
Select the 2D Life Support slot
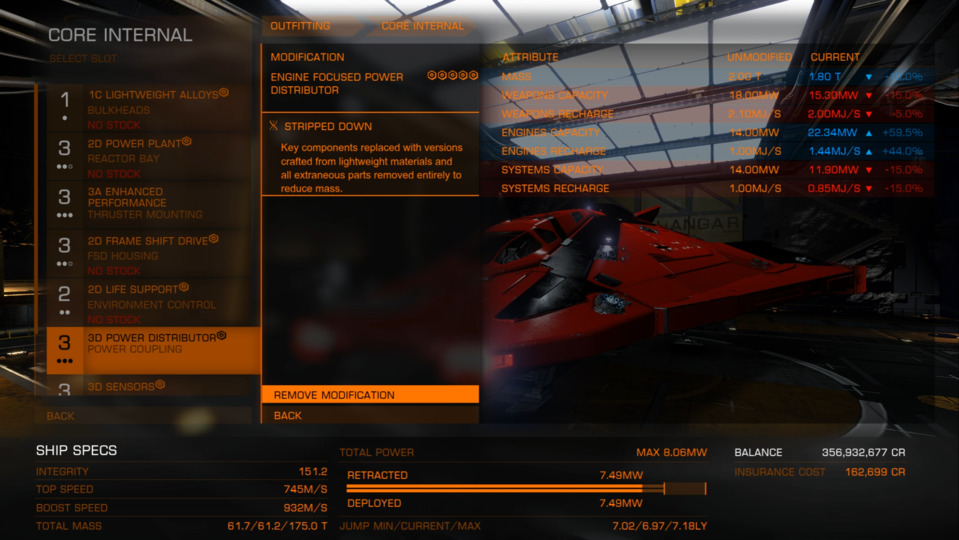pos(150,303)
